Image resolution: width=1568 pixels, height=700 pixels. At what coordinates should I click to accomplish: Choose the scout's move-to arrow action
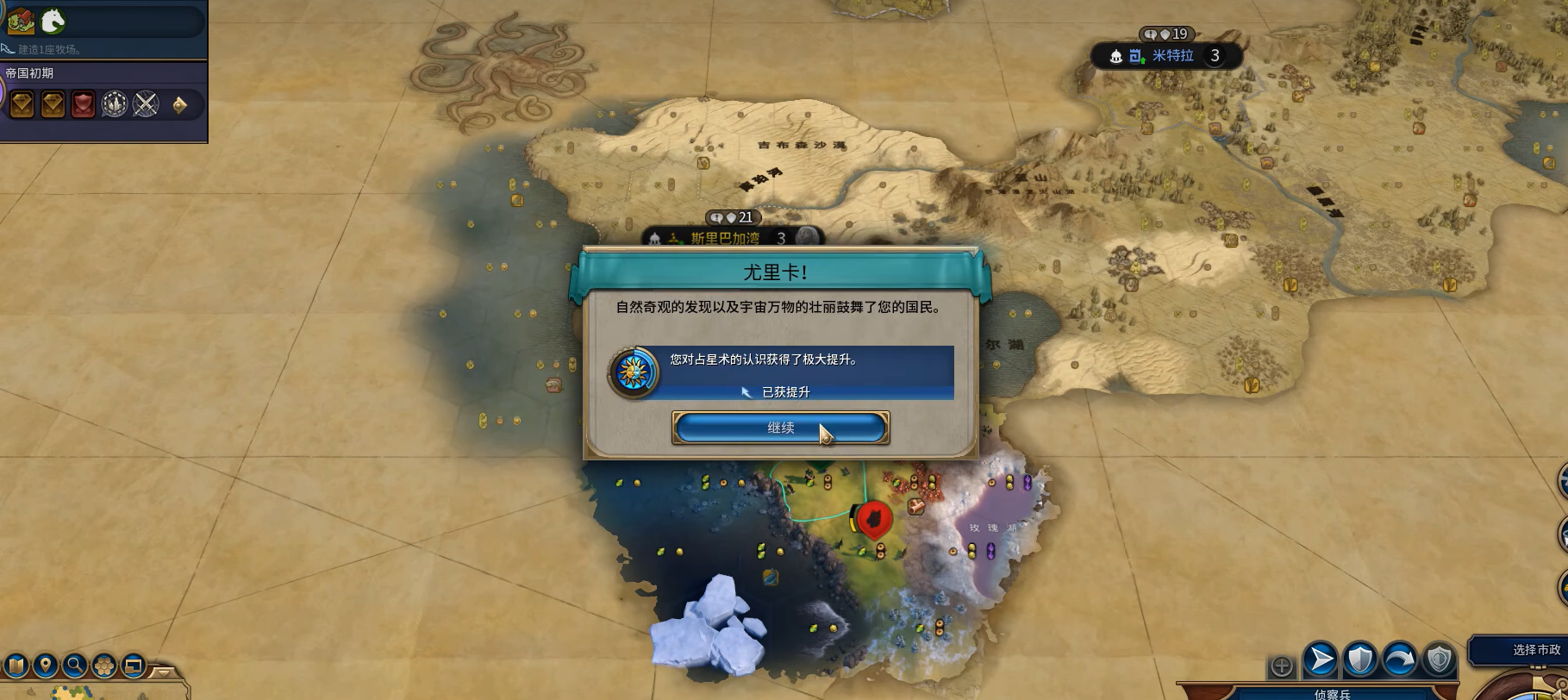pyautogui.click(x=1320, y=660)
